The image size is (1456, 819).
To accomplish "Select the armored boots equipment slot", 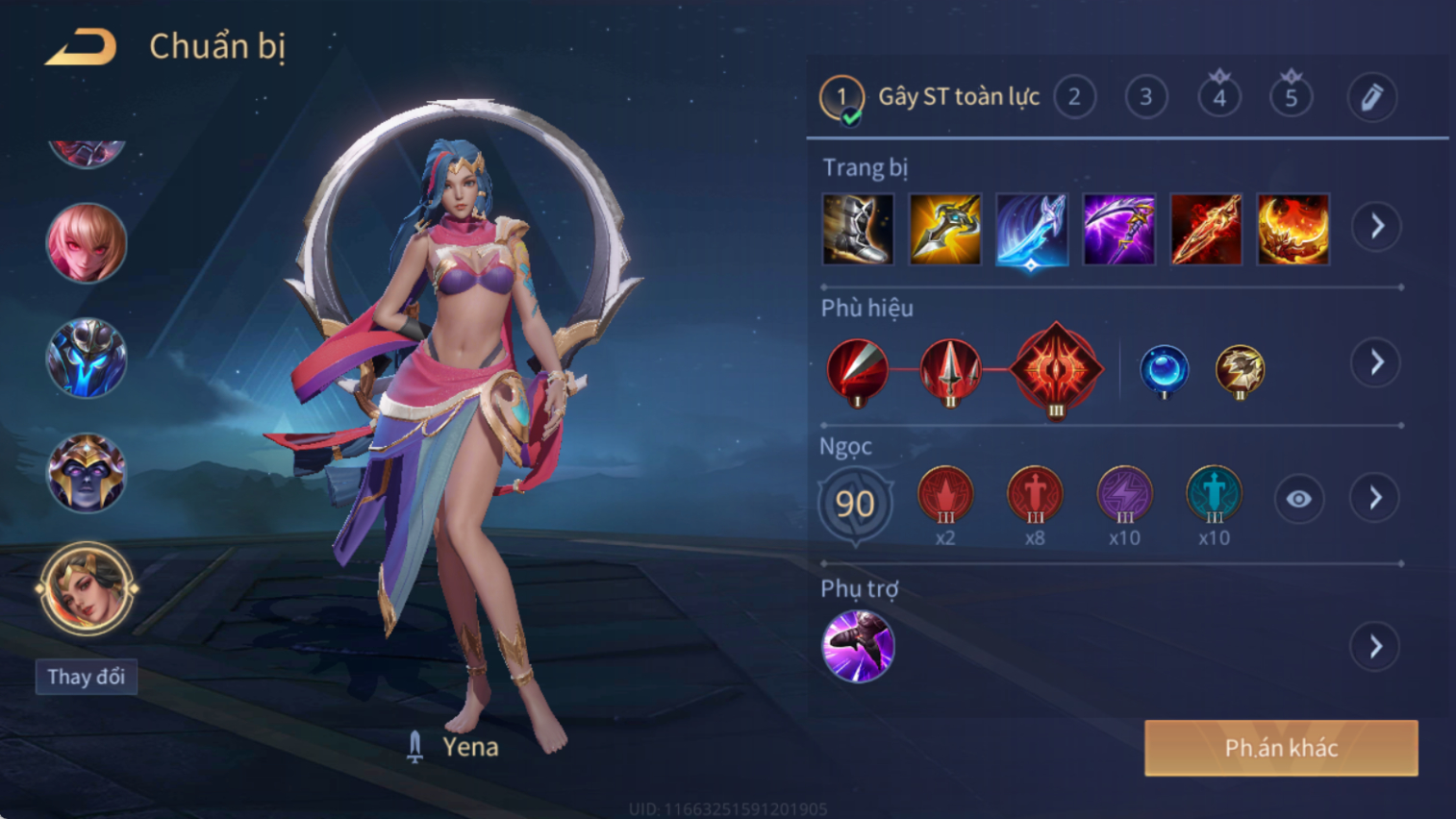I will [x=858, y=229].
